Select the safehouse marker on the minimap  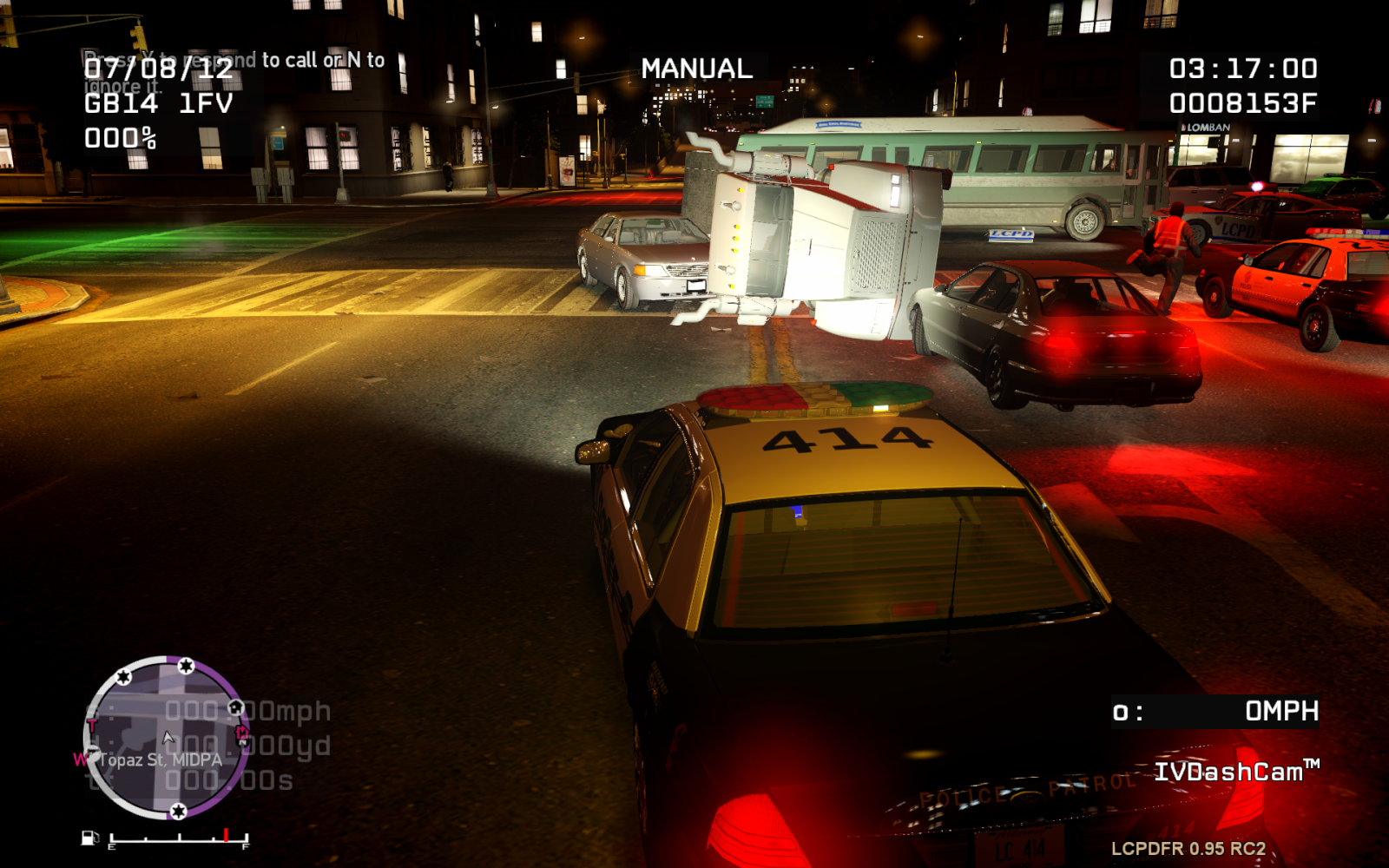pos(234,708)
